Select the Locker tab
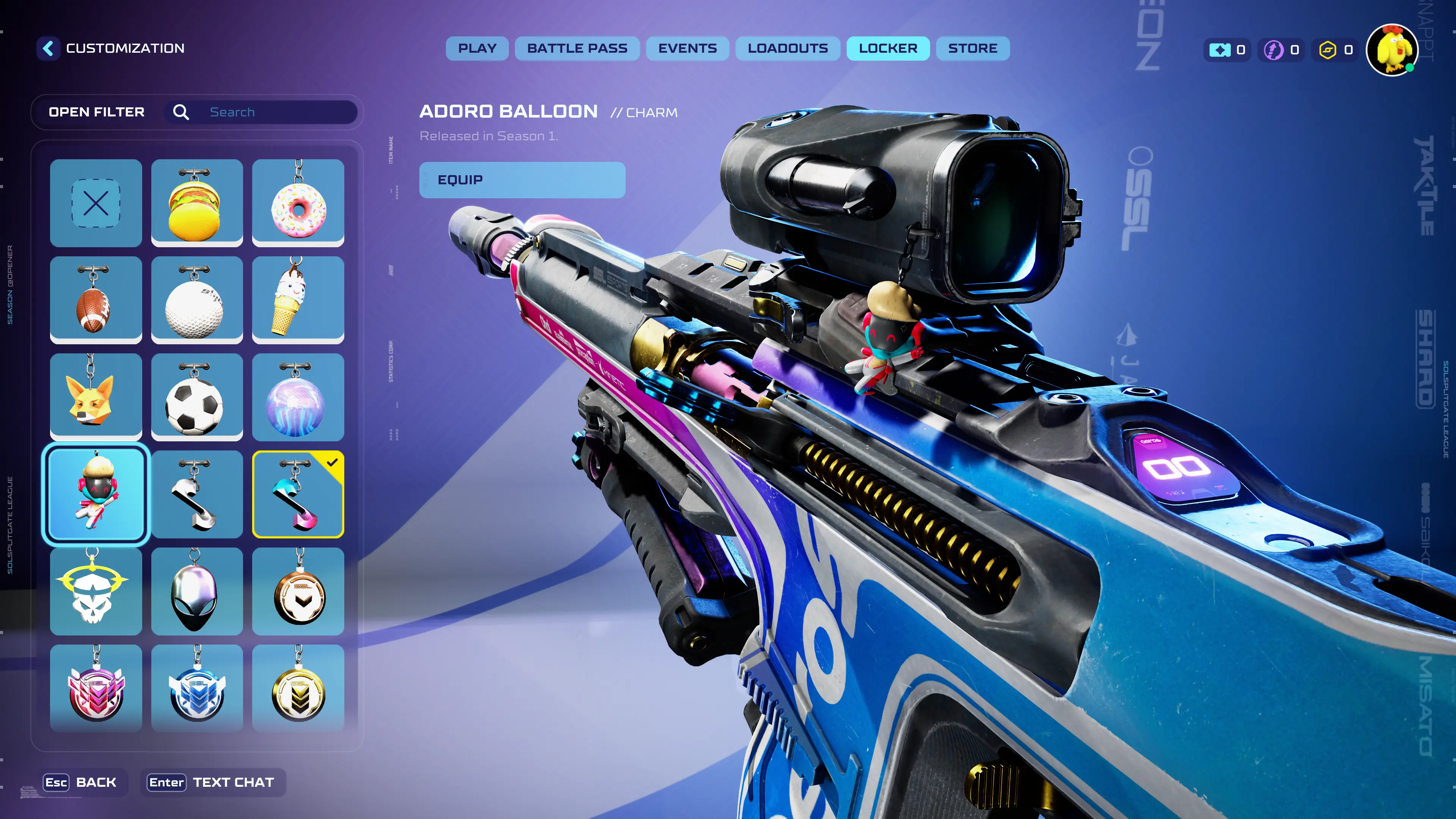This screenshot has height=819, width=1456. [x=888, y=49]
